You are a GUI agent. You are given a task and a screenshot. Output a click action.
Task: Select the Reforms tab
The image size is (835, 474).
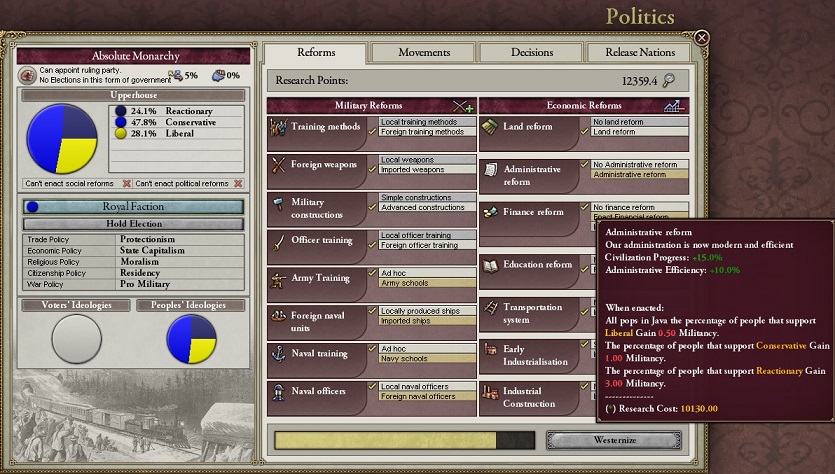coord(316,52)
